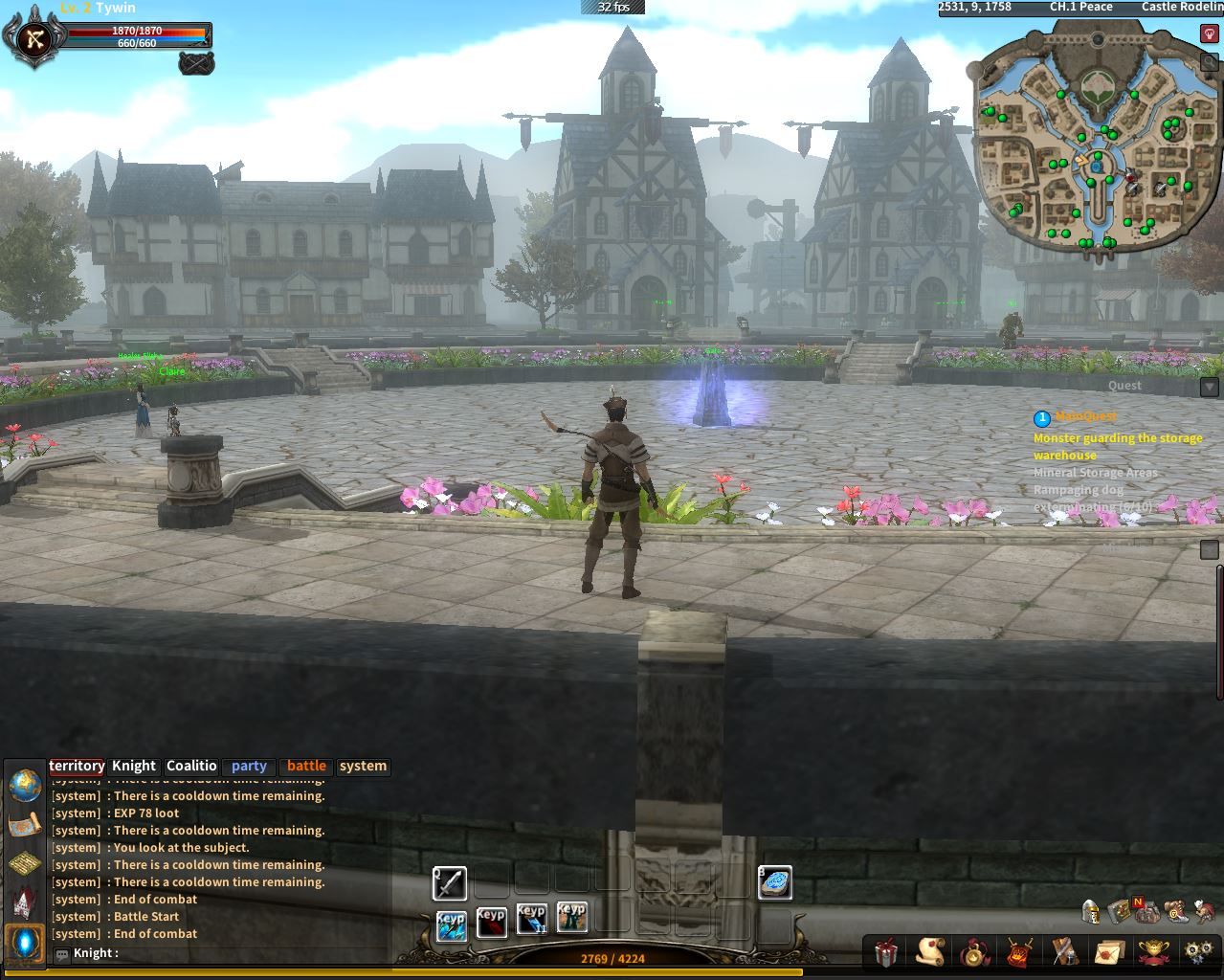Open the battle chat tab
The image size is (1224, 980).
click(x=306, y=766)
